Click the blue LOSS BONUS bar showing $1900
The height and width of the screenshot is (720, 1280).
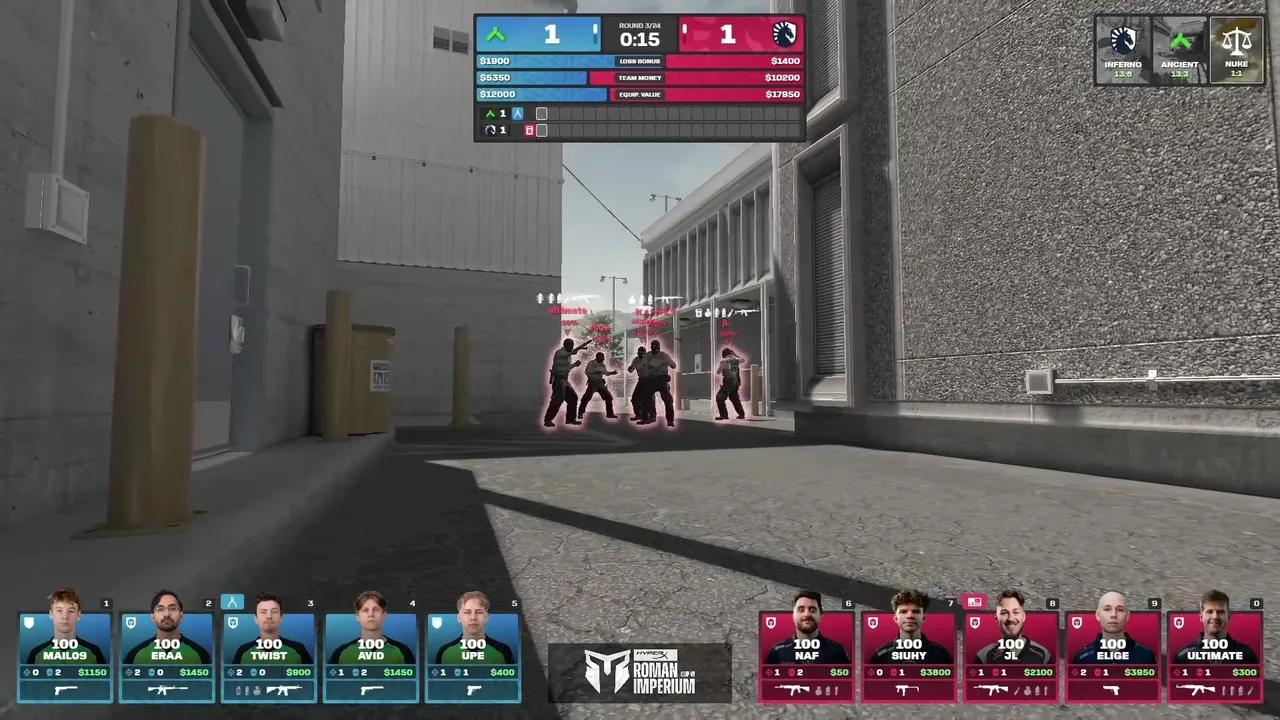530,61
